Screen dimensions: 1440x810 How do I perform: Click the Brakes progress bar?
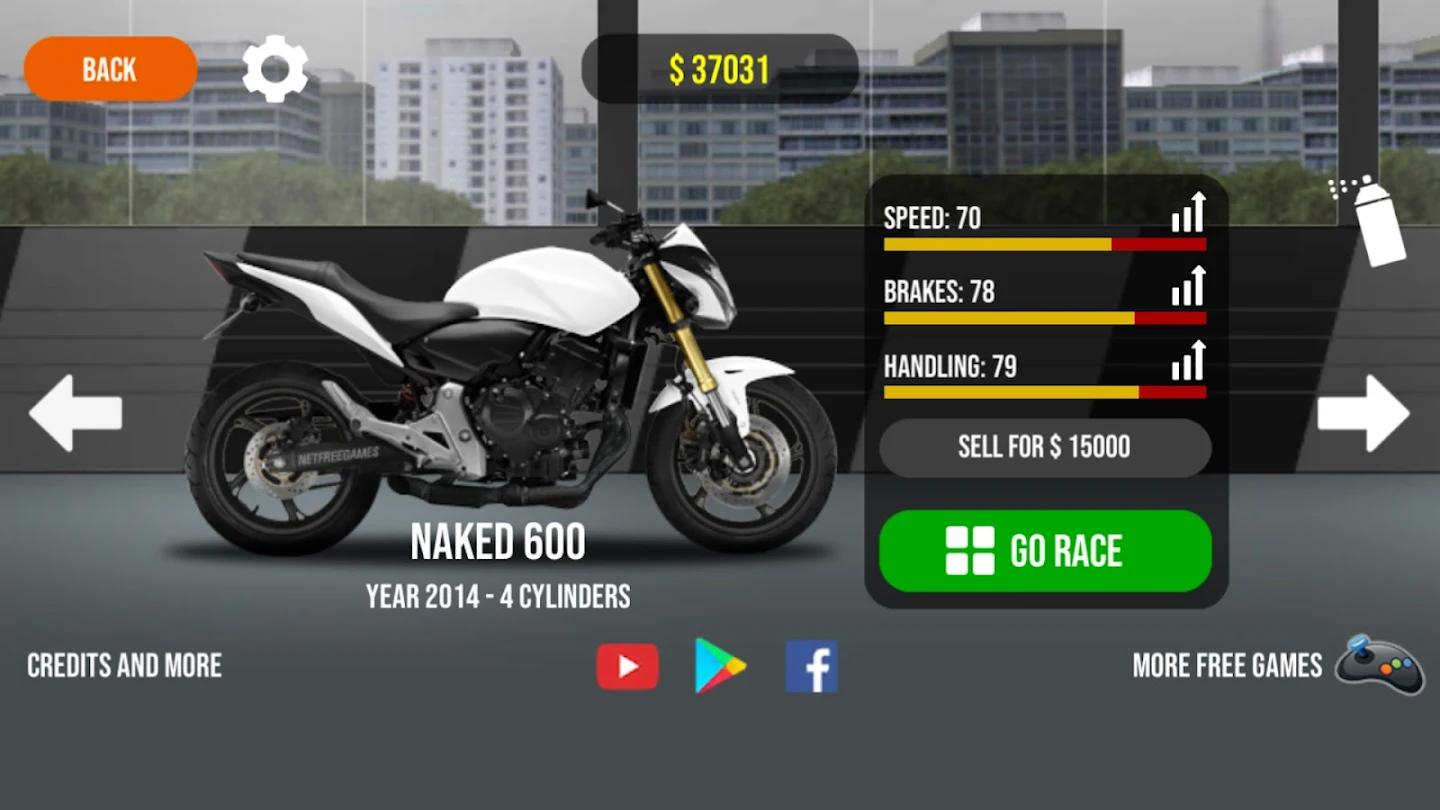tap(1044, 318)
